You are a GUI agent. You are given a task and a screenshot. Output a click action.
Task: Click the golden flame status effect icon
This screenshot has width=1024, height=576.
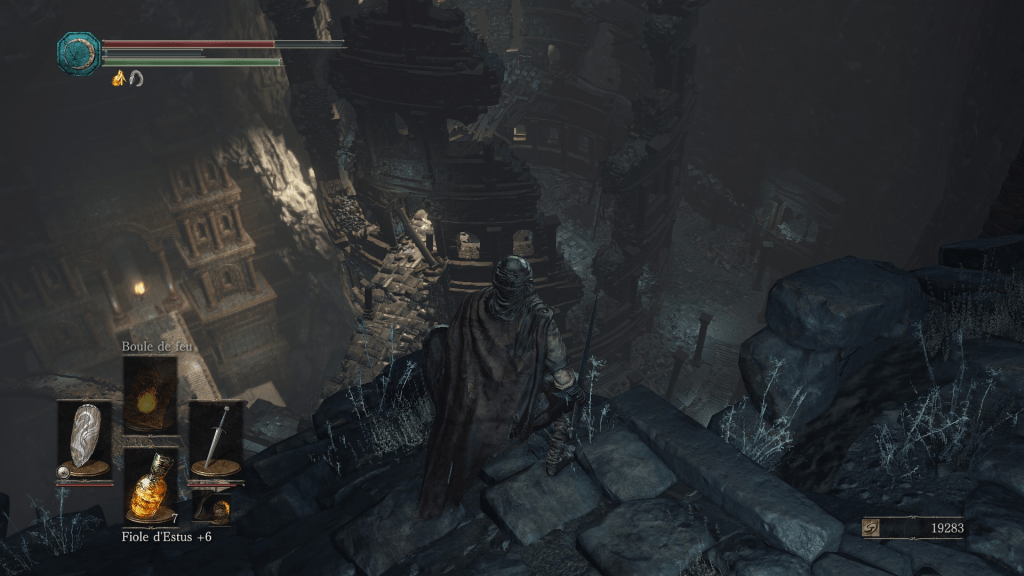pos(118,78)
